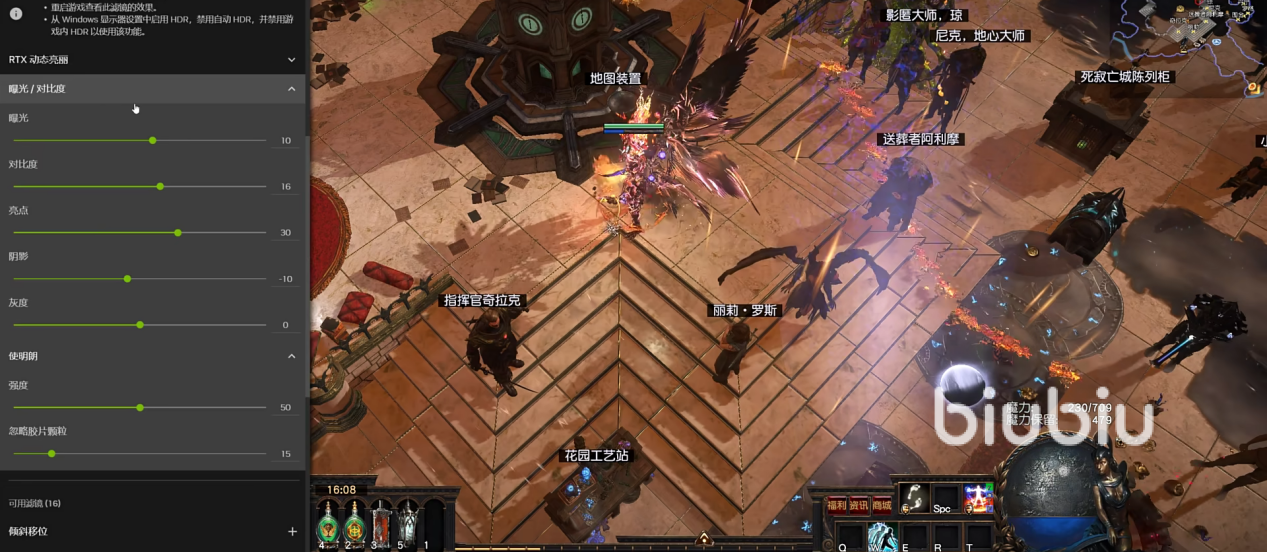Viewport: 1267px width, 552px height.
Task: Add the 倾斜移位 filter with plus button
Action: click(x=292, y=531)
